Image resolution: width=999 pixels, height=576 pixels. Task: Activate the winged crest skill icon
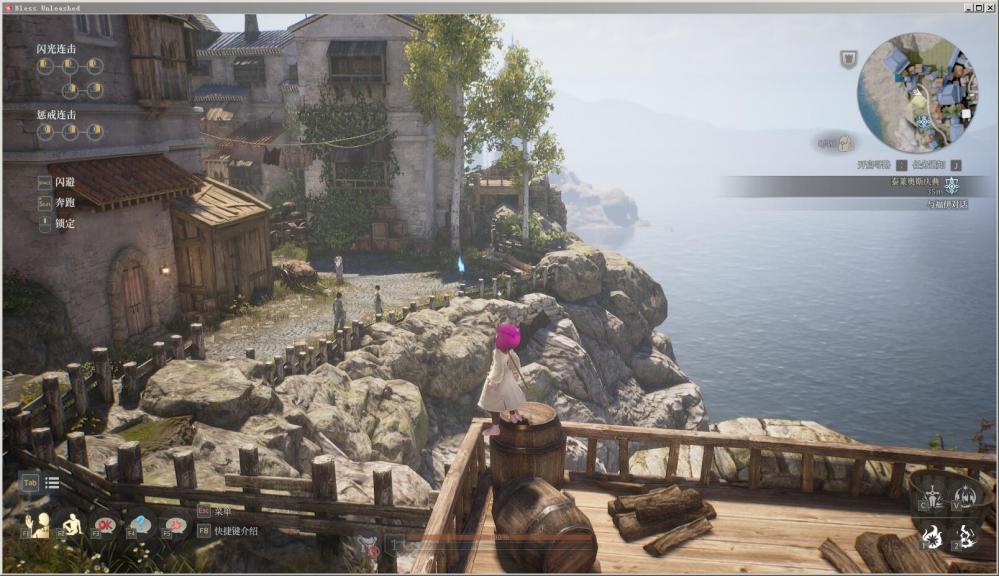965,496
